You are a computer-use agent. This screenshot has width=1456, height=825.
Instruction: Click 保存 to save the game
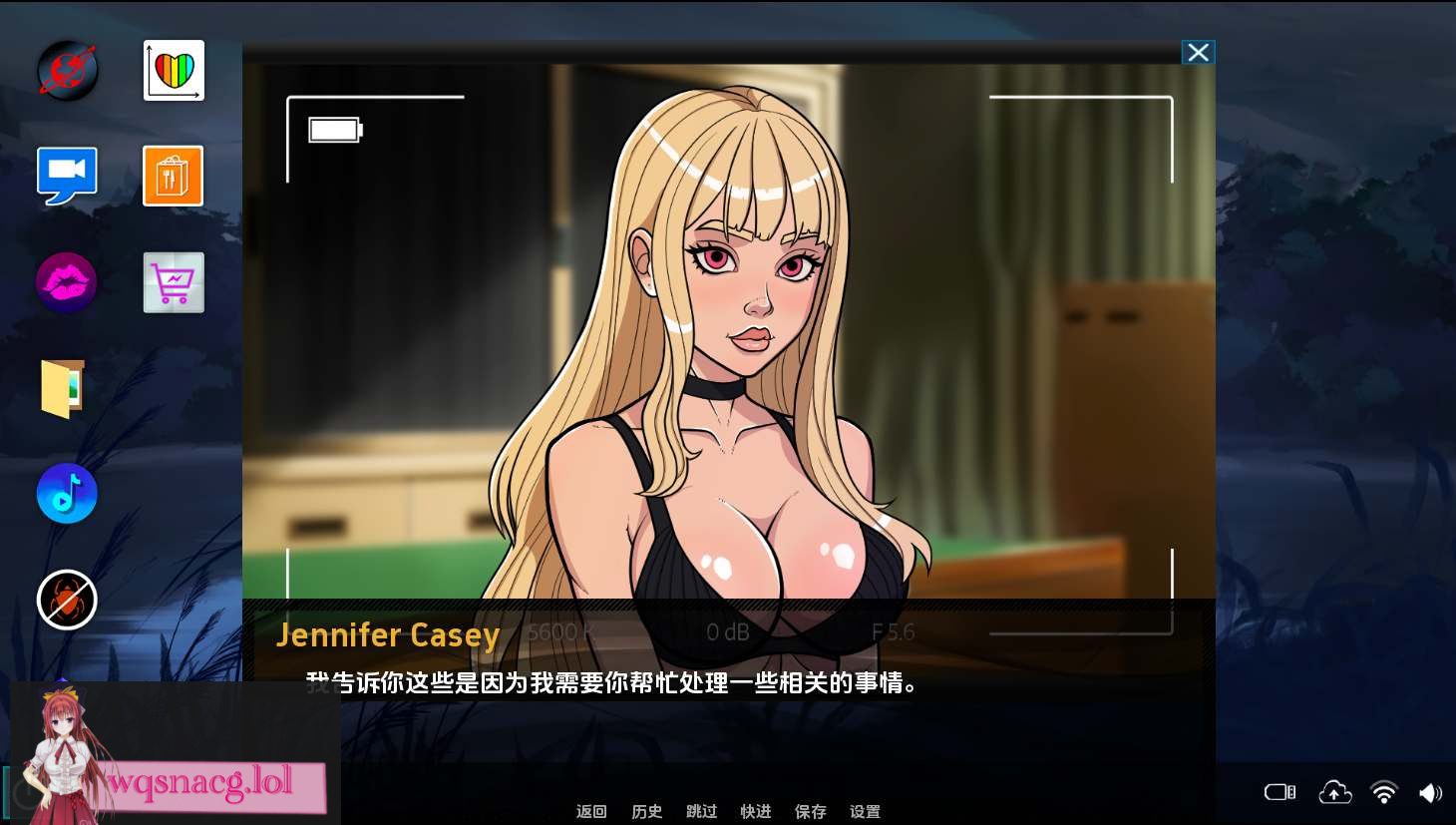(810, 811)
